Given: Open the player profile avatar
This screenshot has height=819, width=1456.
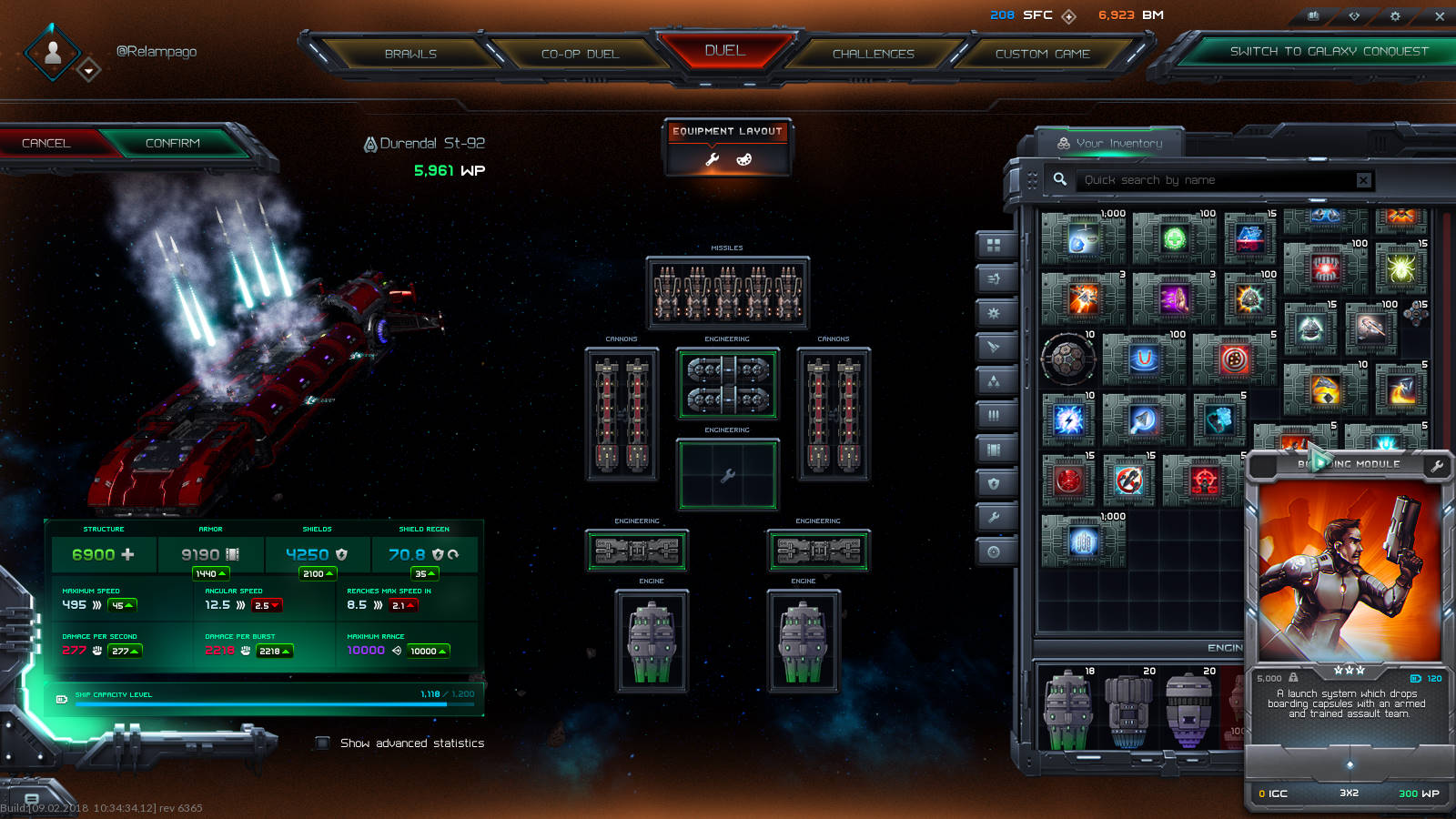Looking at the screenshot, I should coord(52,52).
